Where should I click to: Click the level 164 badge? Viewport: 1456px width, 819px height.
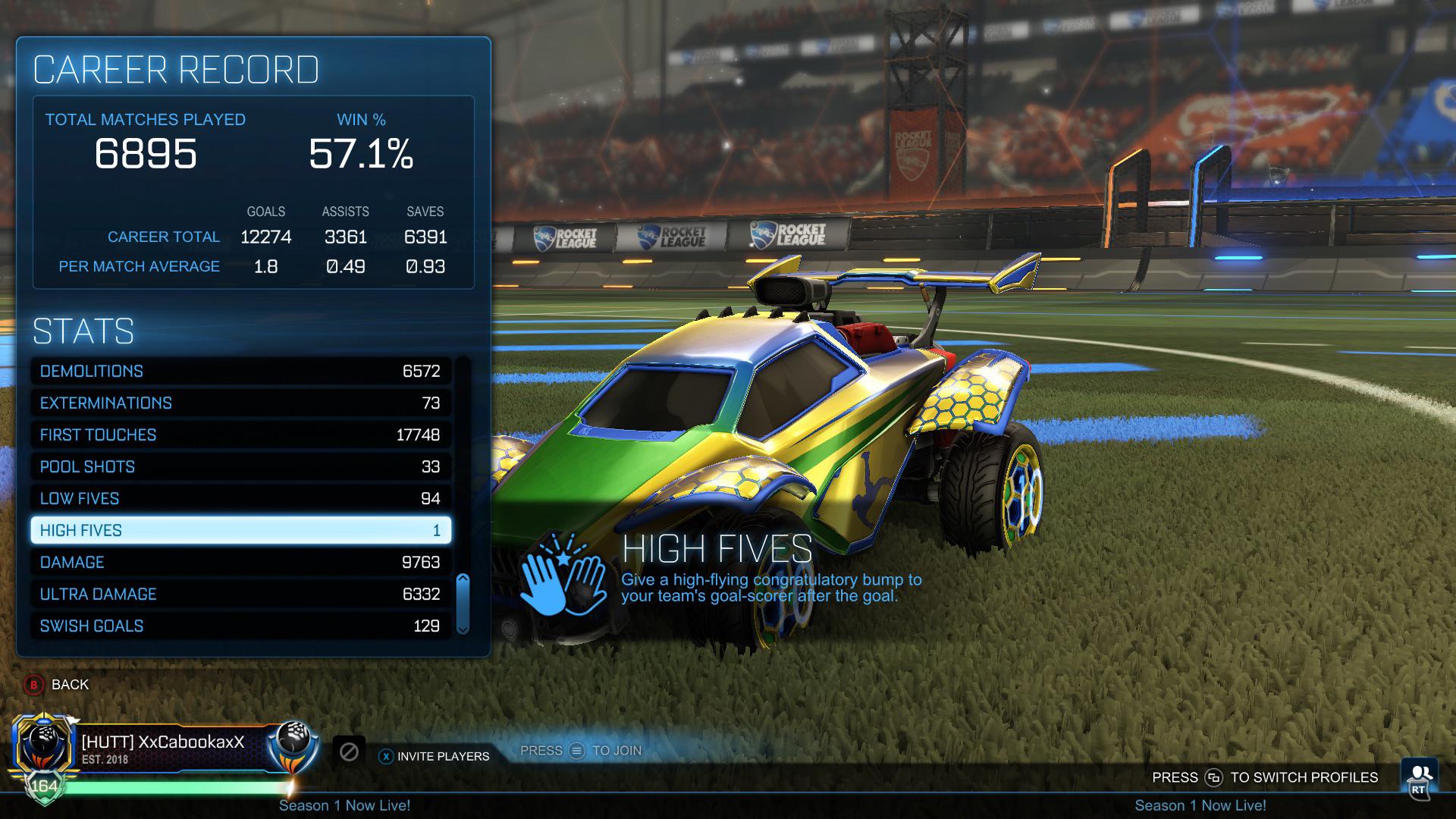click(x=43, y=786)
